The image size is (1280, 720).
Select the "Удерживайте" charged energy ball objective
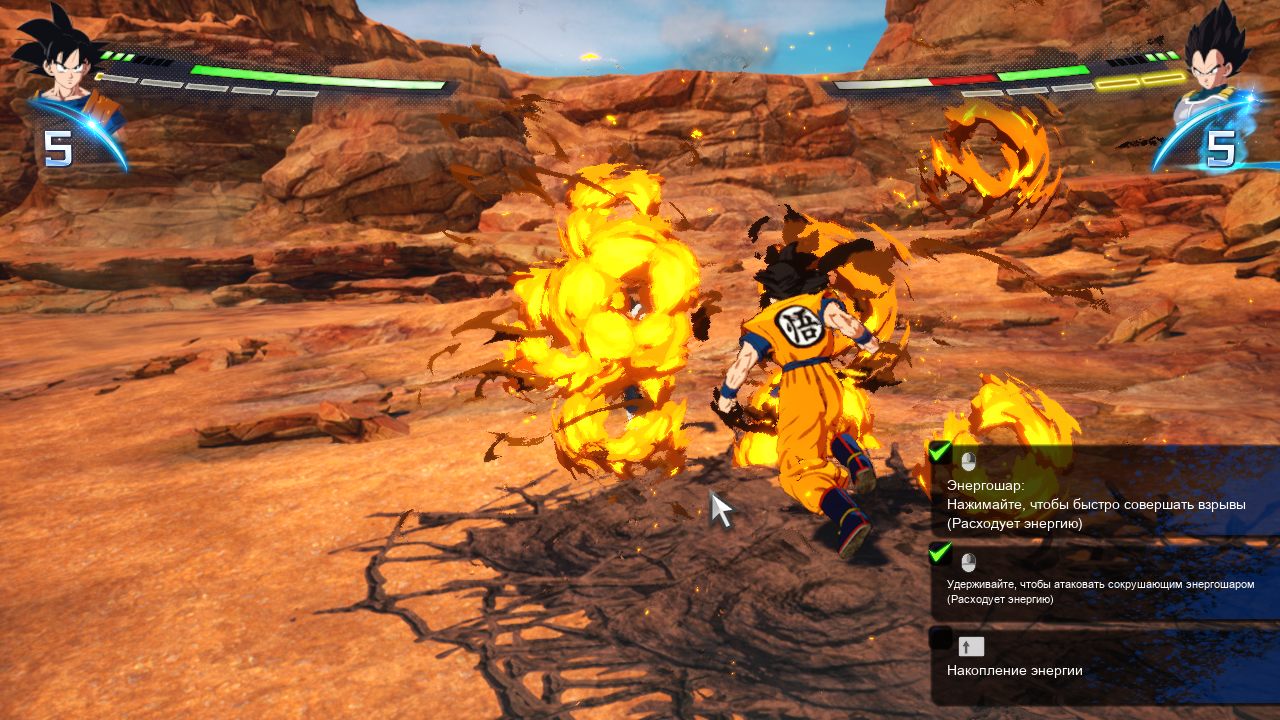pos(1100,591)
